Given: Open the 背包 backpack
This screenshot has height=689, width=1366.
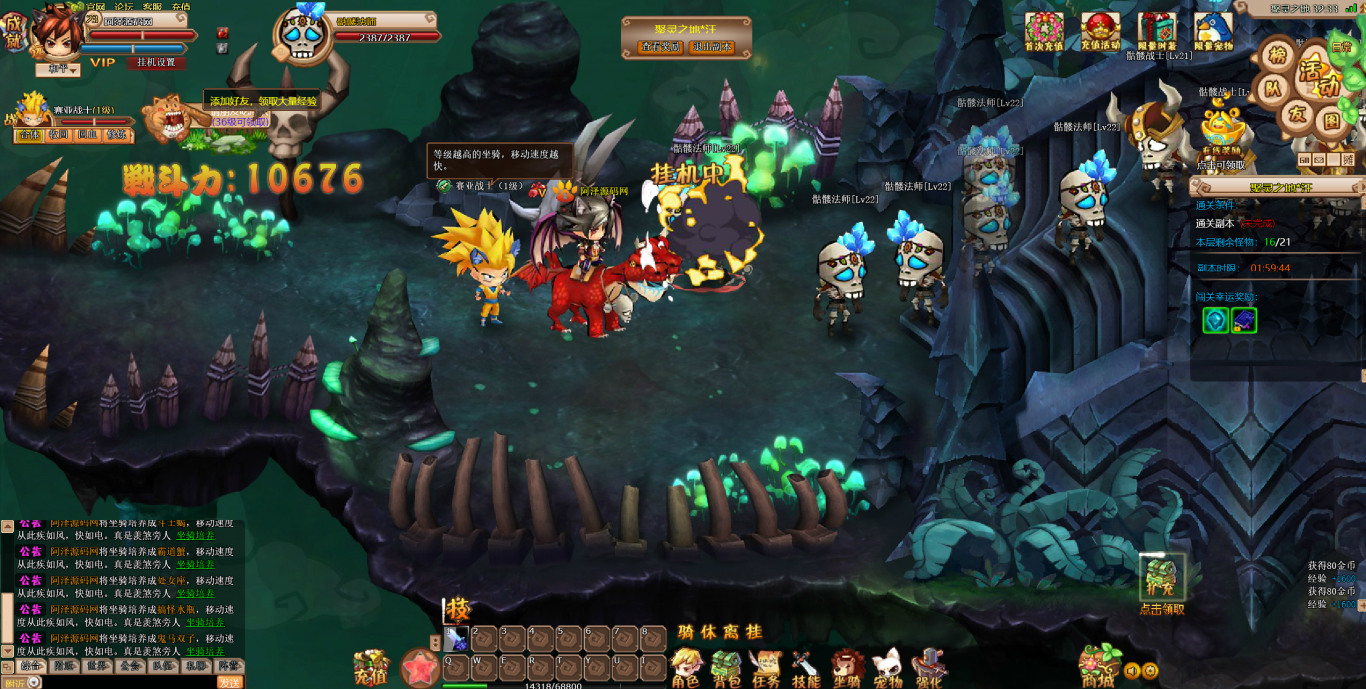Looking at the screenshot, I should pos(726,667).
